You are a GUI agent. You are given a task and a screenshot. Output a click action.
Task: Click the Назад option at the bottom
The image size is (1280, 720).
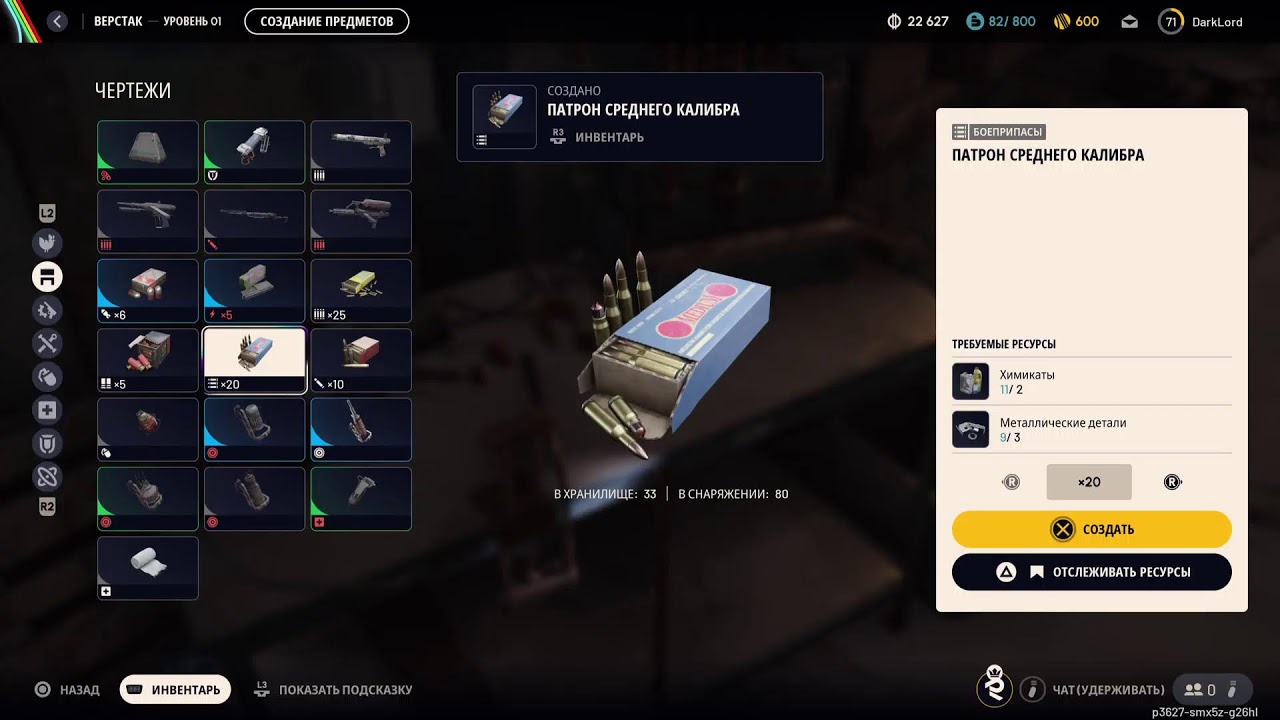click(x=68, y=689)
